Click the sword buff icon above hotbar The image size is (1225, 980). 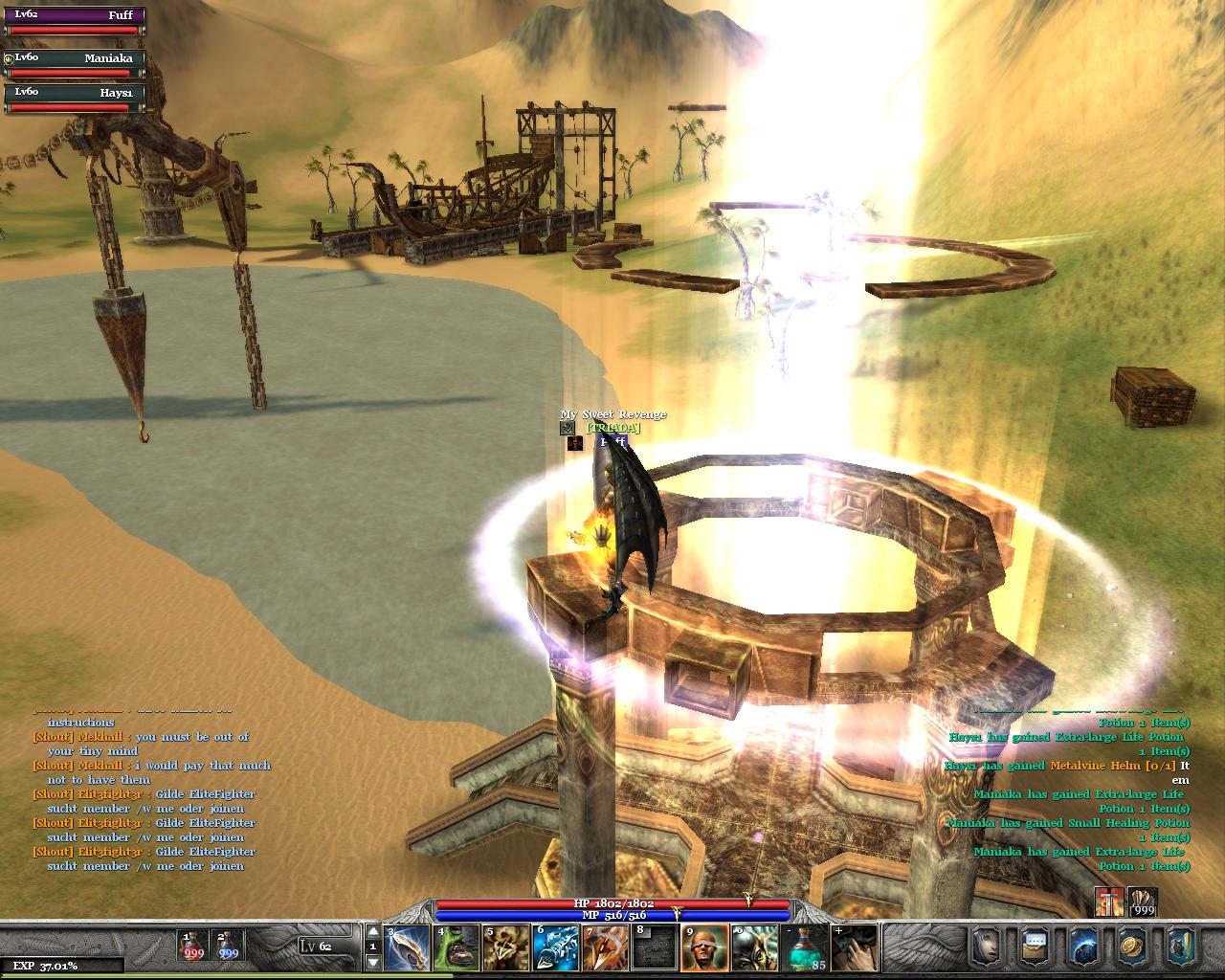click(x=1109, y=902)
